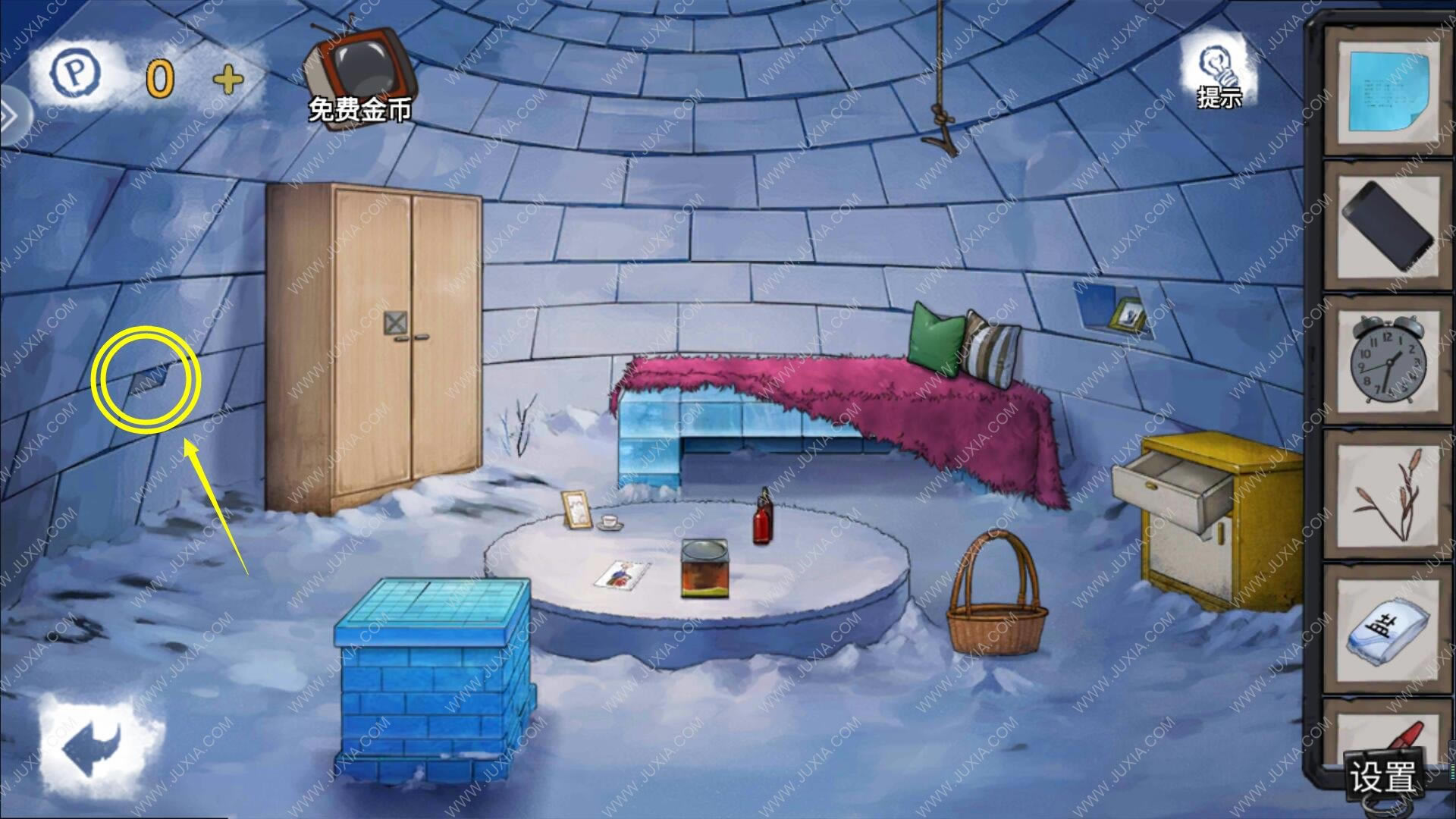The width and height of the screenshot is (1456, 819).
Task: Tap the yellow plus to add coins
Action: click(x=228, y=79)
